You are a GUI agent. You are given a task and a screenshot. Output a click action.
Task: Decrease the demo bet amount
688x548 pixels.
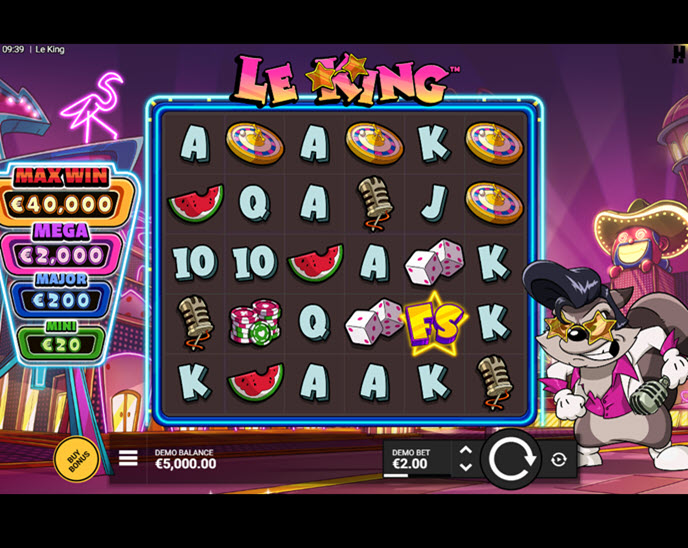(465, 467)
